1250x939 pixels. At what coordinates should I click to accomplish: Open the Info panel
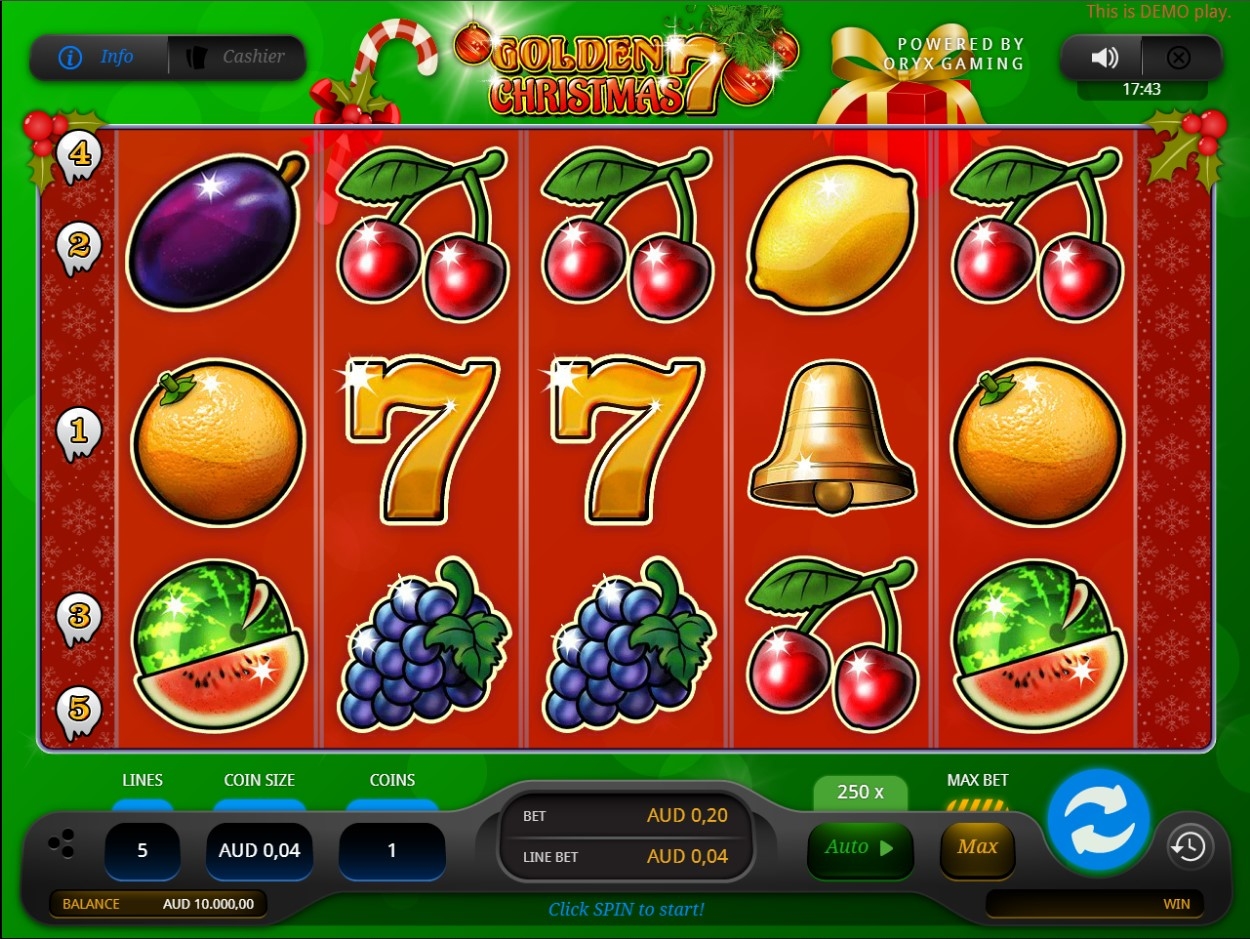[x=98, y=57]
